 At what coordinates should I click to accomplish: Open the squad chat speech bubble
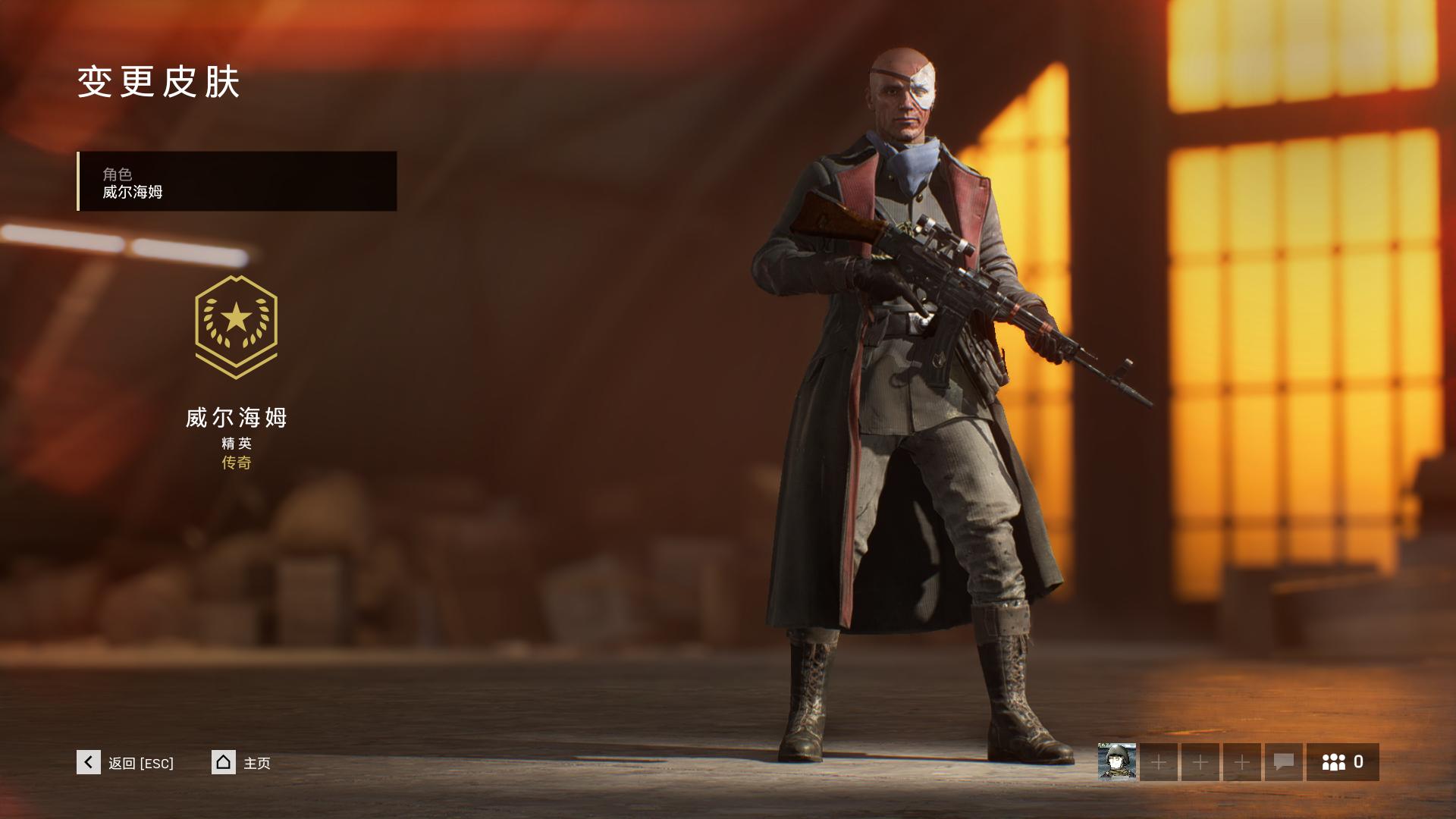tap(1283, 762)
